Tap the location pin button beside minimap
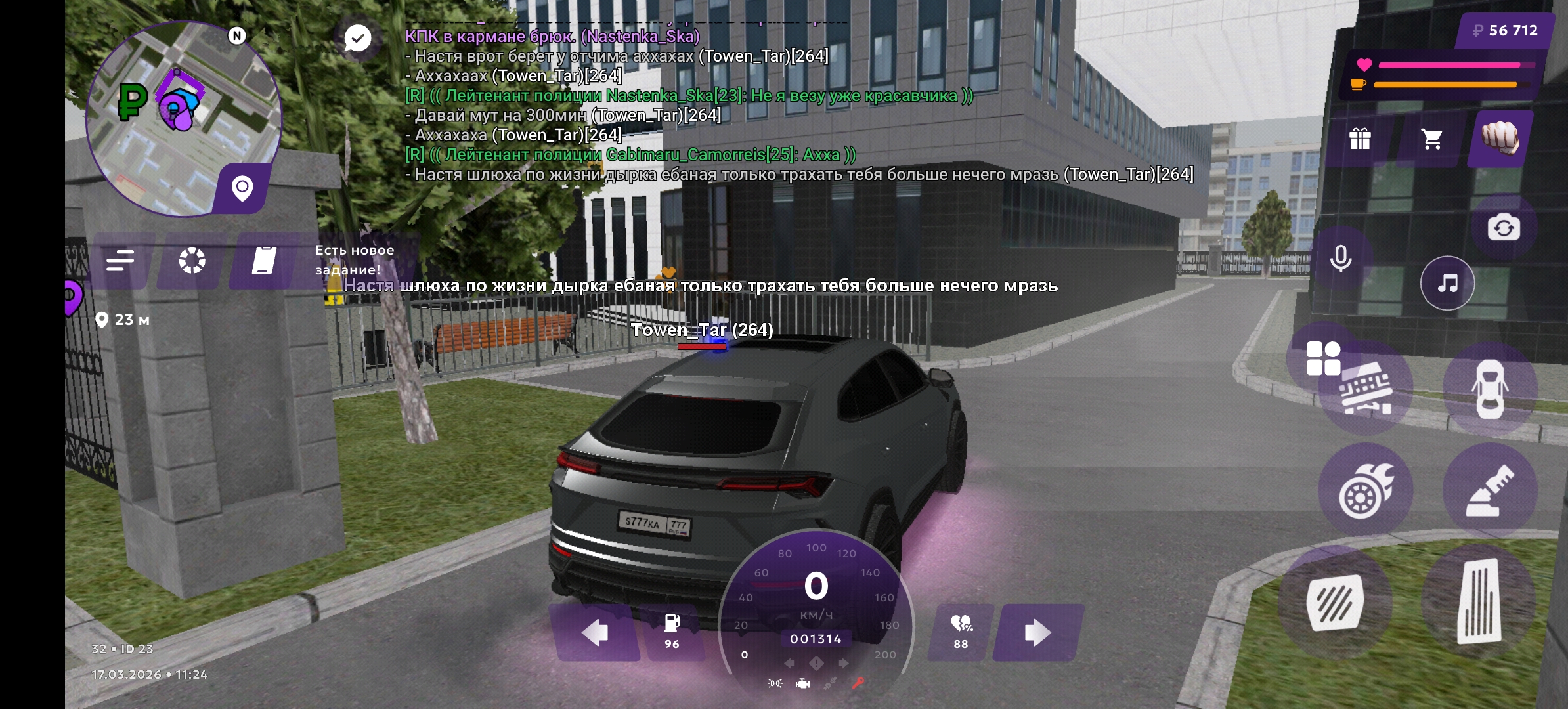Screen dimensions: 1568x709 pyautogui.click(x=242, y=188)
